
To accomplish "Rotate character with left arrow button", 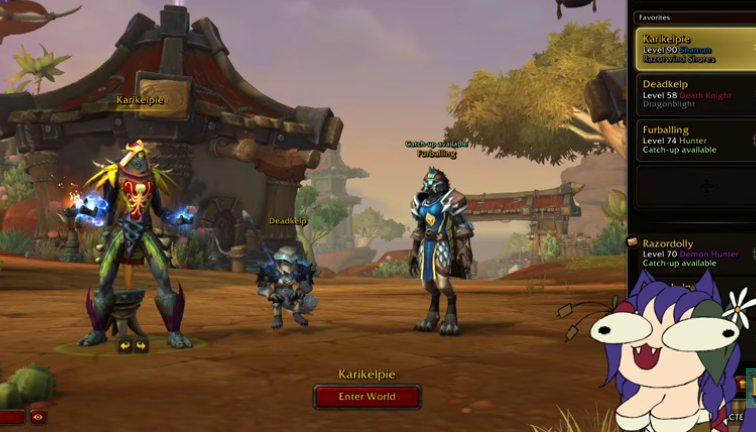I will (x=125, y=346).
